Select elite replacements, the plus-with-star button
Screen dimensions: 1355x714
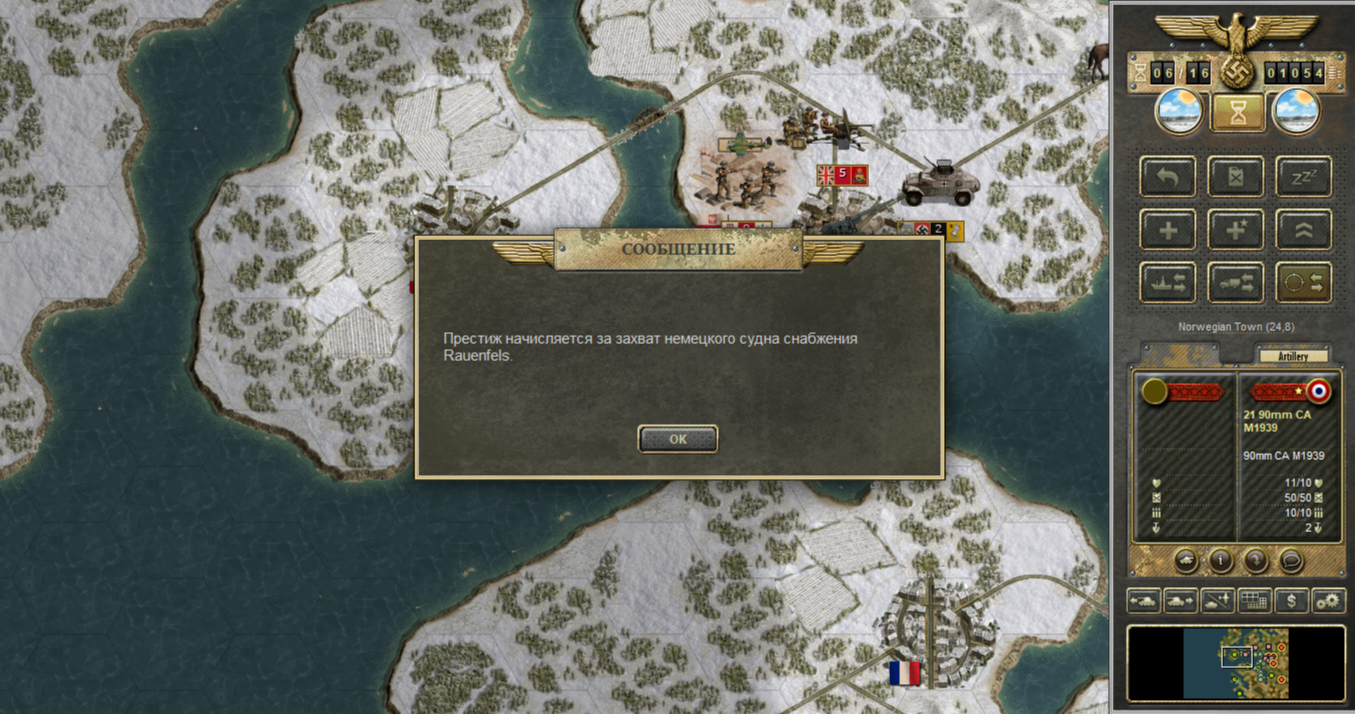tap(1236, 230)
